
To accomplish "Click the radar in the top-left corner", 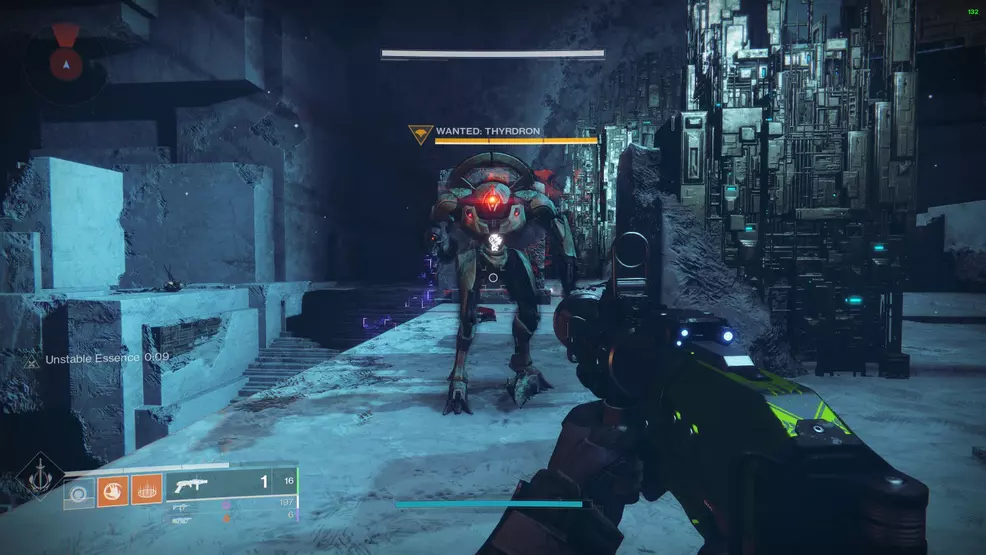I will click(66, 61).
